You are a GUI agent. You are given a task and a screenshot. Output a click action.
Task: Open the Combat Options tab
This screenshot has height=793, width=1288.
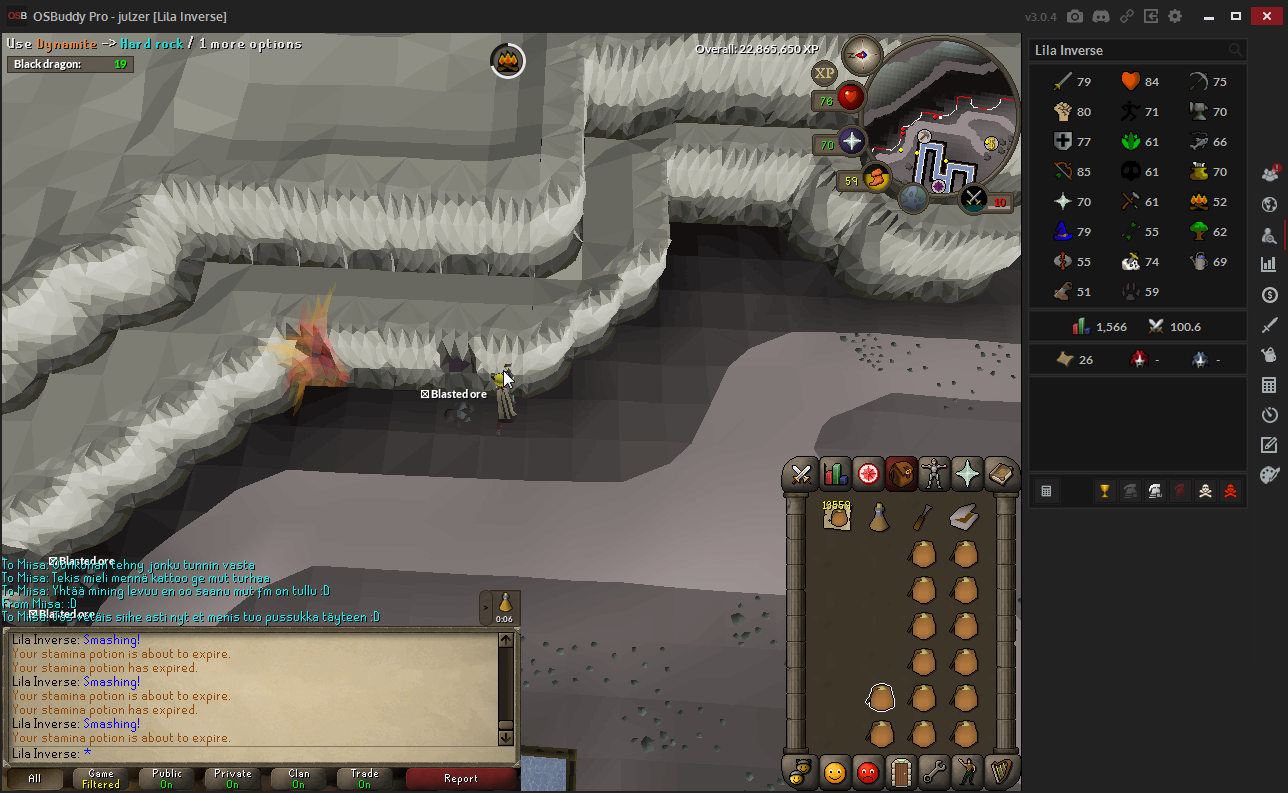point(800,474)
